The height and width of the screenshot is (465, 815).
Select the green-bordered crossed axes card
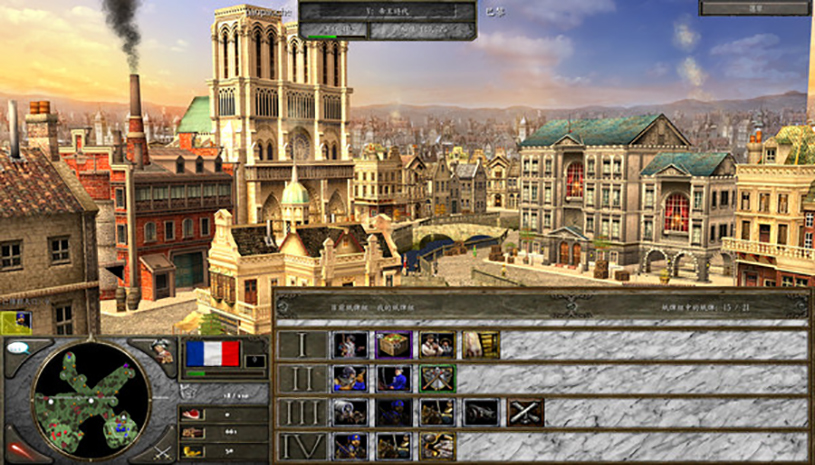pos(437,379)
